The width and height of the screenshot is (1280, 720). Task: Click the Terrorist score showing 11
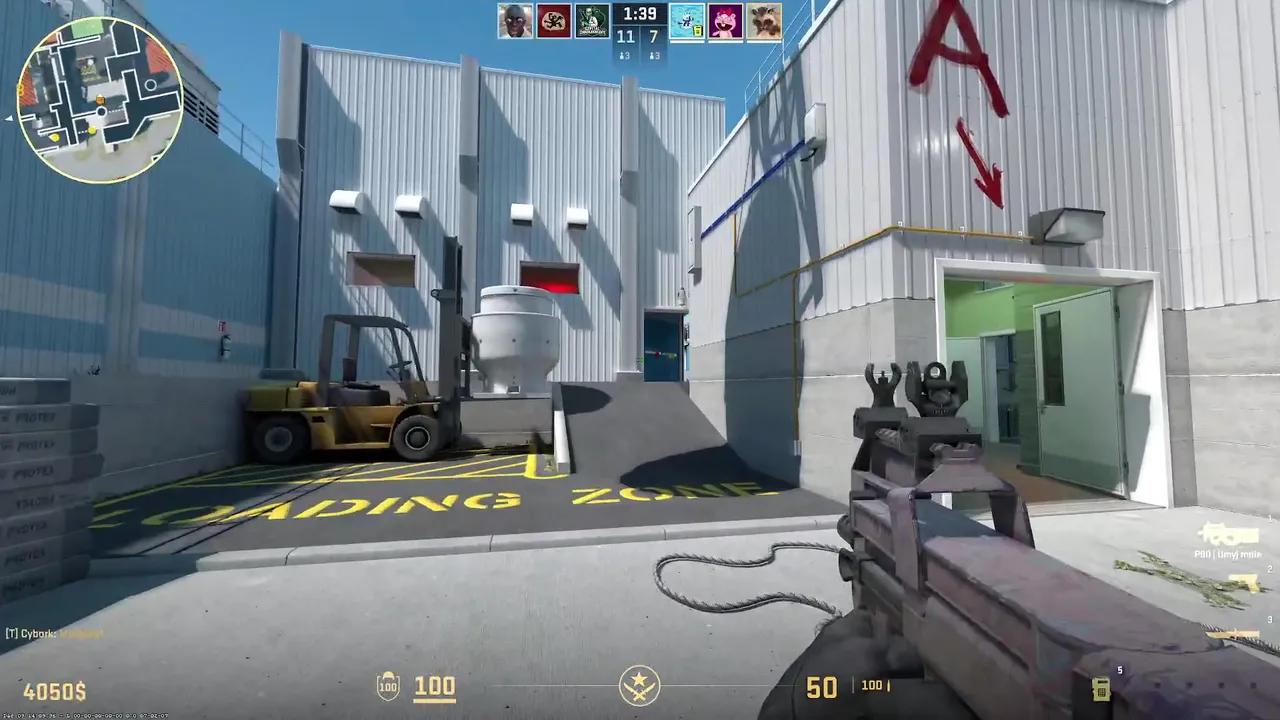tap(625, 36)
